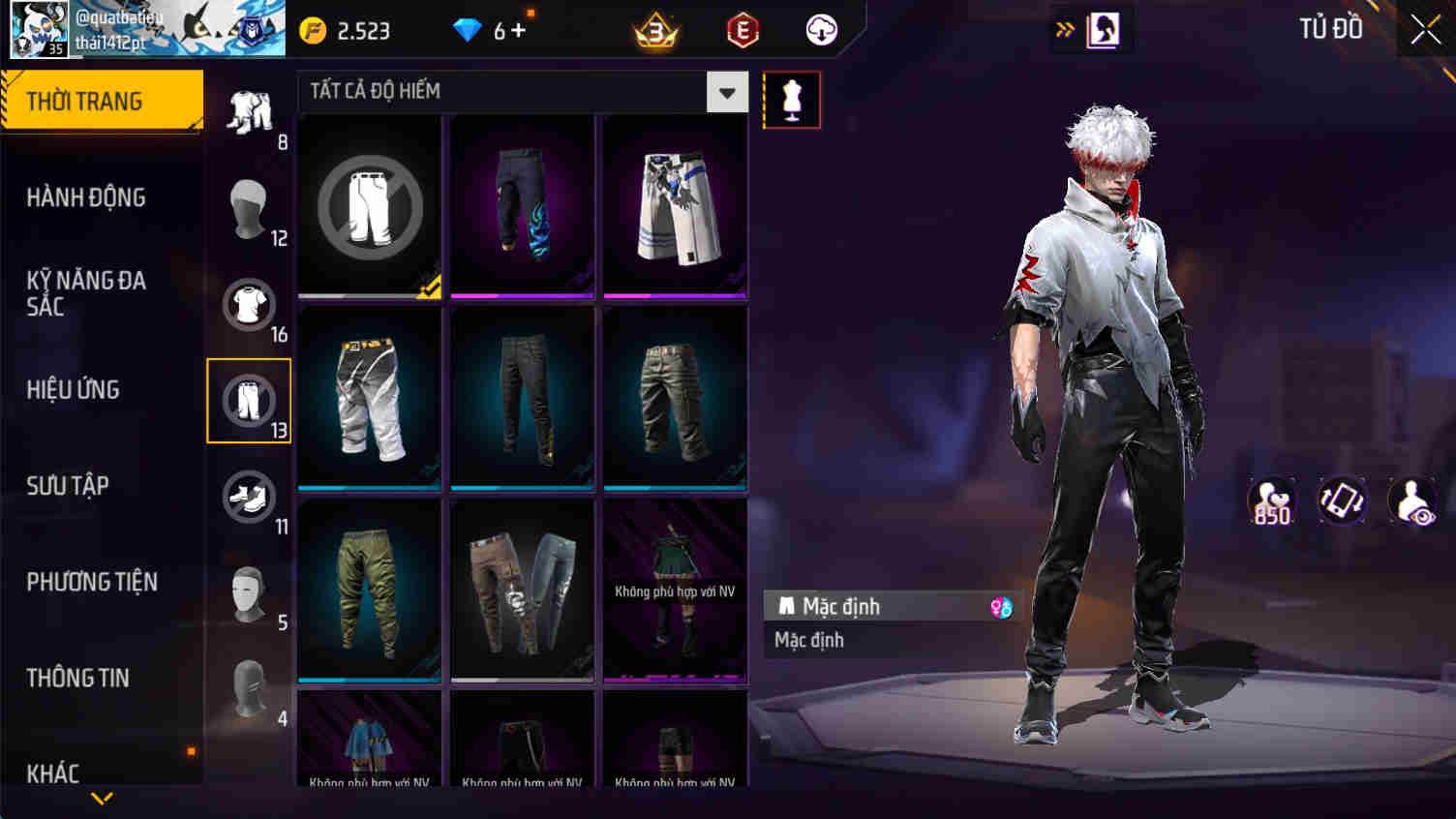Switch to the HÀNH ĐỘNG tab
The width and height of the screenshot is (1456, 819).
coord(87,197)
